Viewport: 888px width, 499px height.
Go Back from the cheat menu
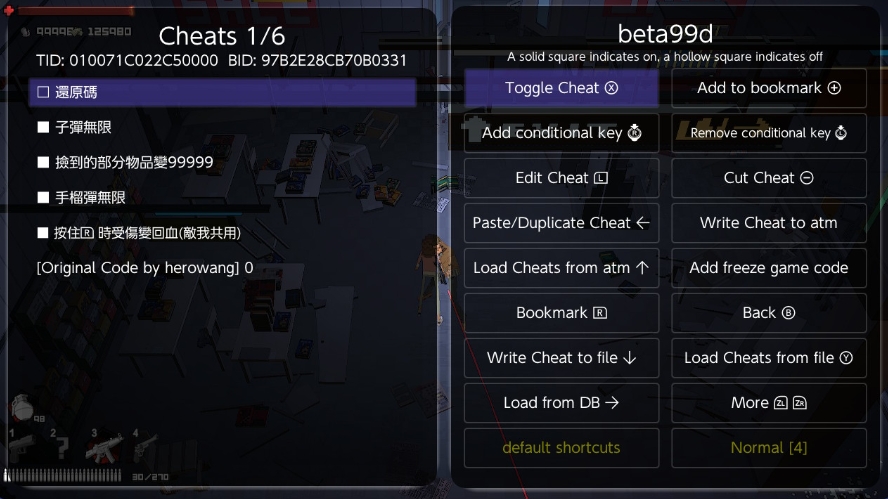point(768,313)
